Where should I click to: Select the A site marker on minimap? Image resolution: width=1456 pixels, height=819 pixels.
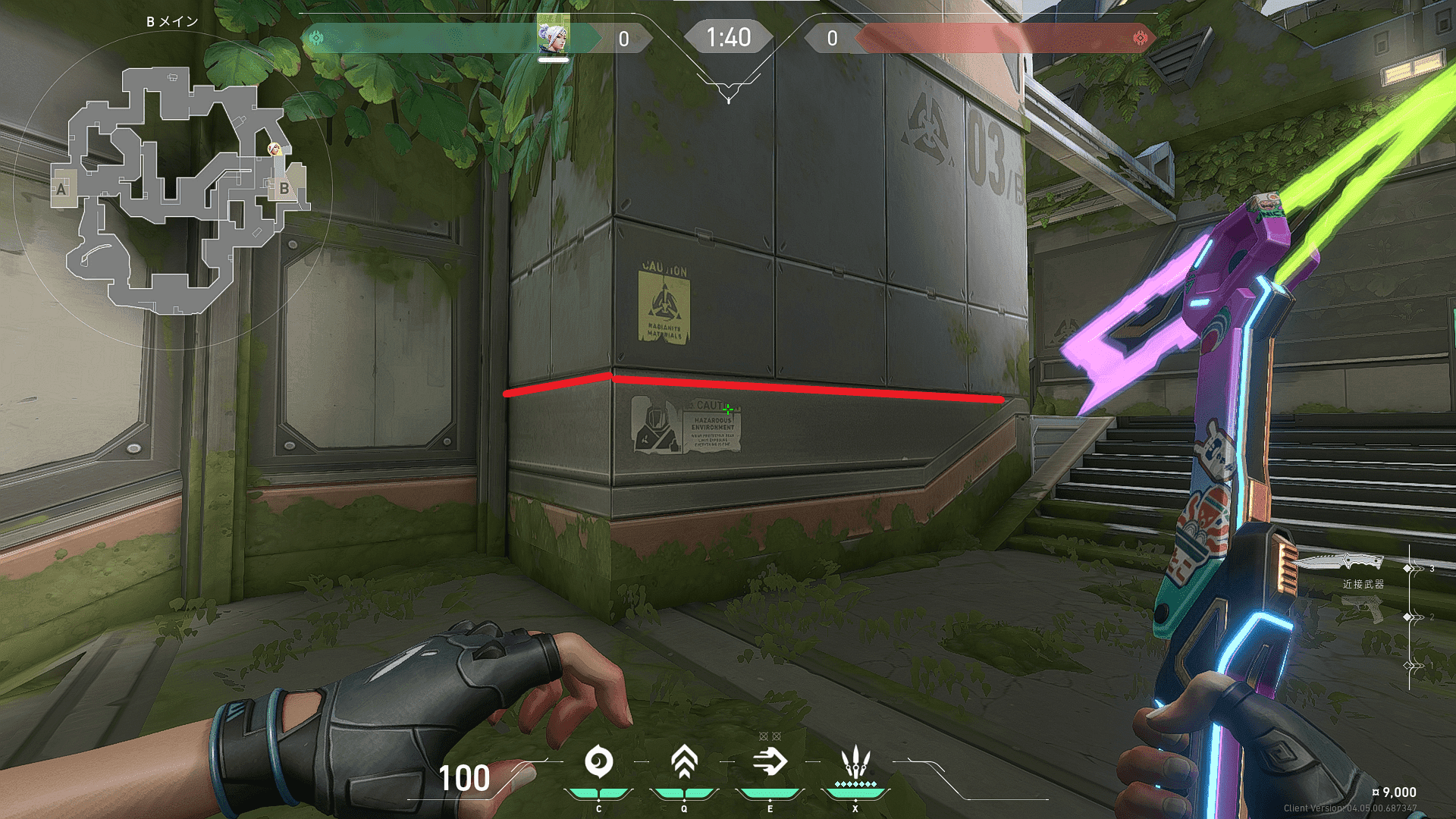coord(61,189)
